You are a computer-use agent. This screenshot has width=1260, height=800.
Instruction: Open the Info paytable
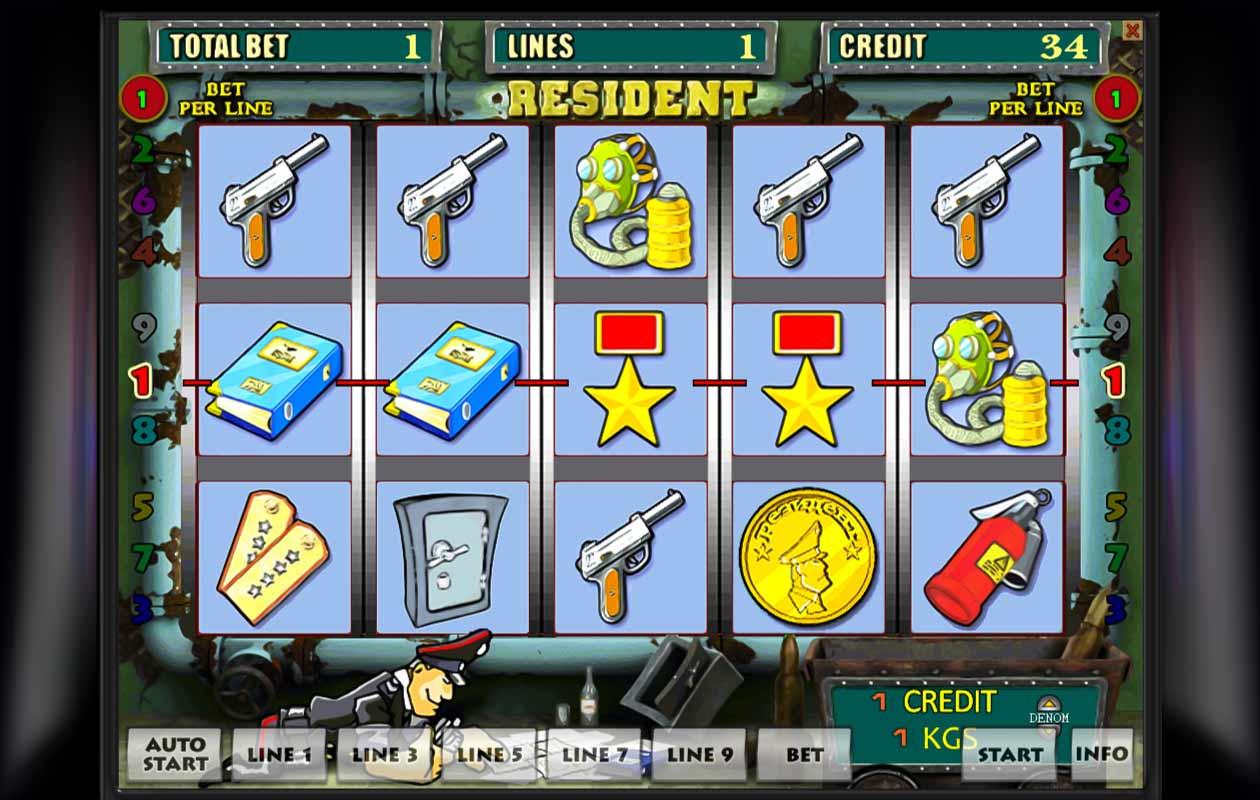tap(1101, 755)
